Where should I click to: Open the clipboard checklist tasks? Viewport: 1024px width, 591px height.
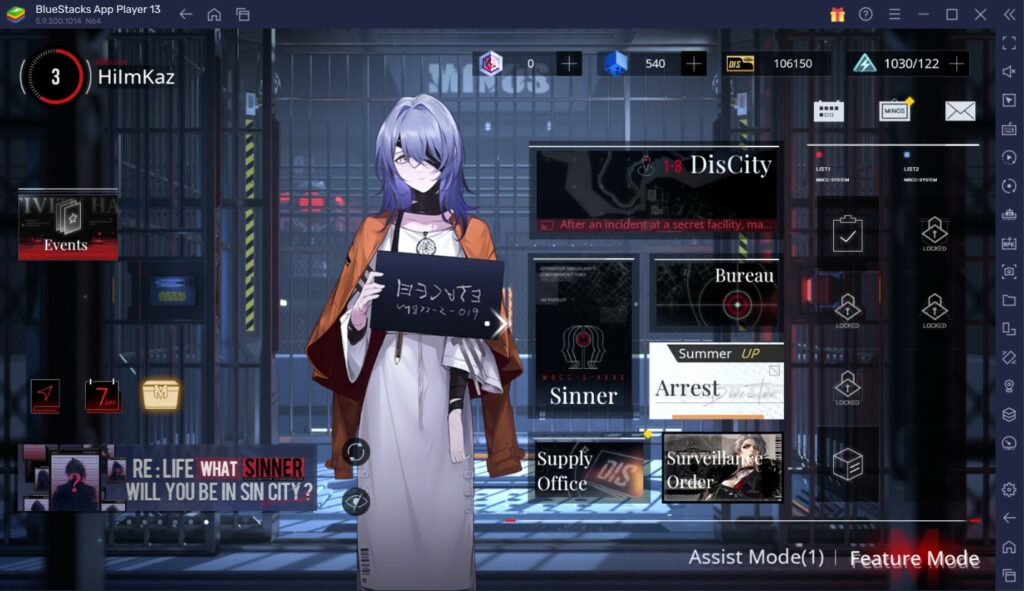coord(847,235)
